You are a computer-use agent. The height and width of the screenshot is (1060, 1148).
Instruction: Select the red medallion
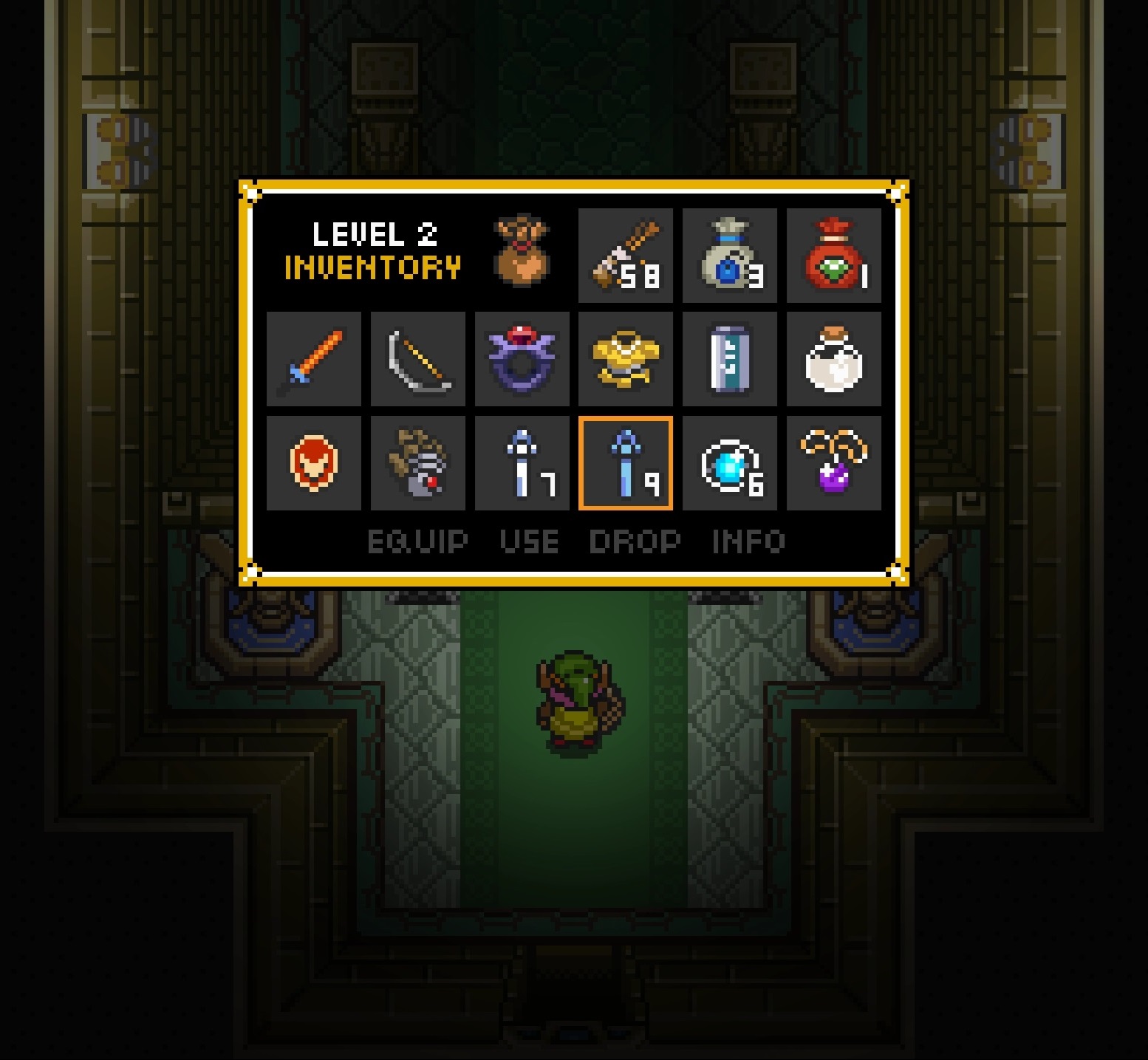point(313,462)
